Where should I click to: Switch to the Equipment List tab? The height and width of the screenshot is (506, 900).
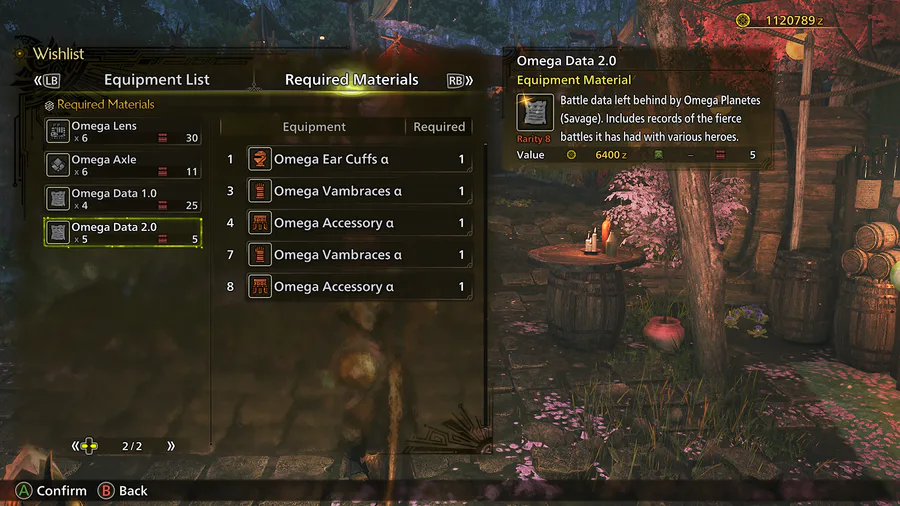point(157,80)
